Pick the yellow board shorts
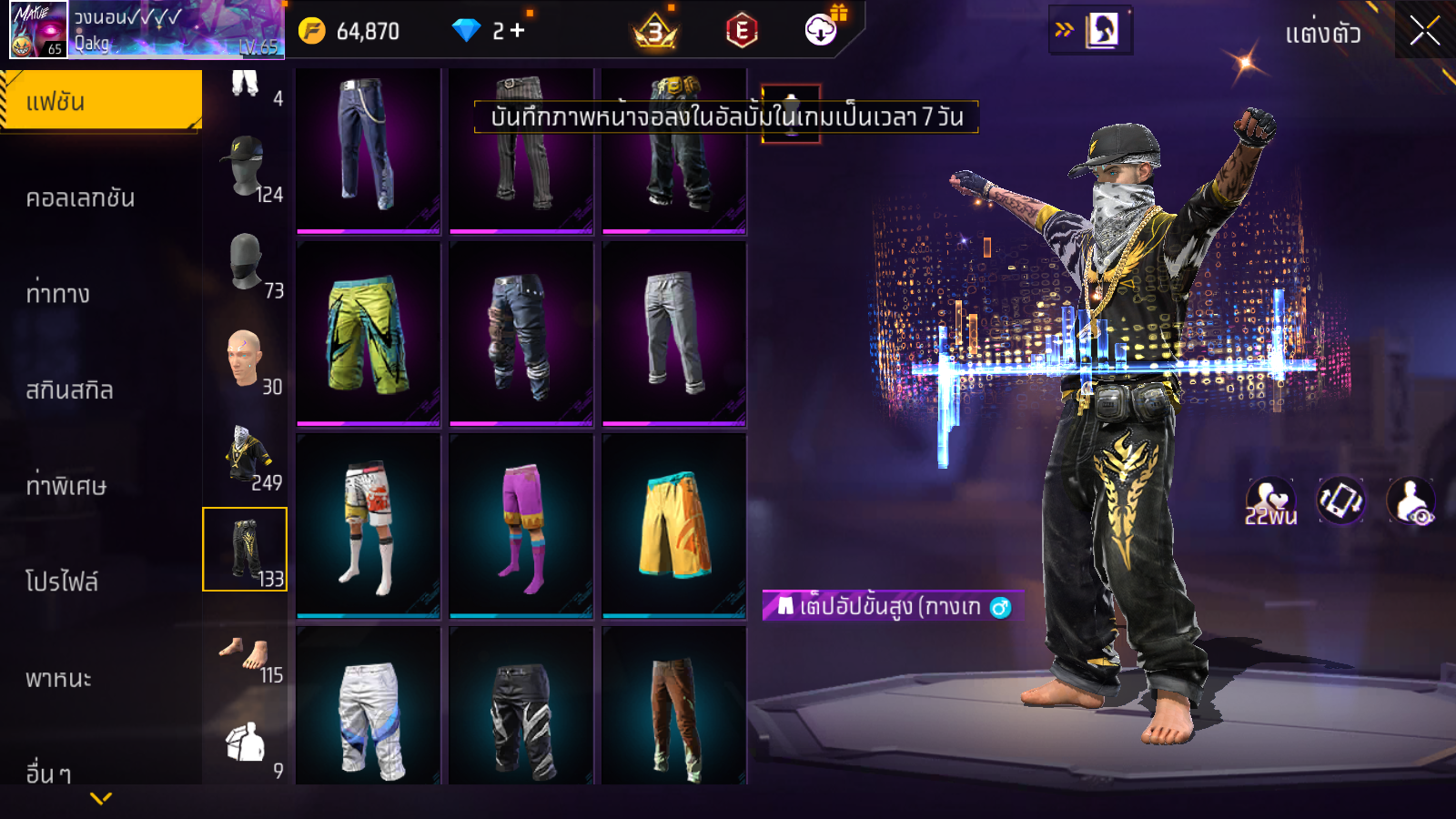 (674, 527)
